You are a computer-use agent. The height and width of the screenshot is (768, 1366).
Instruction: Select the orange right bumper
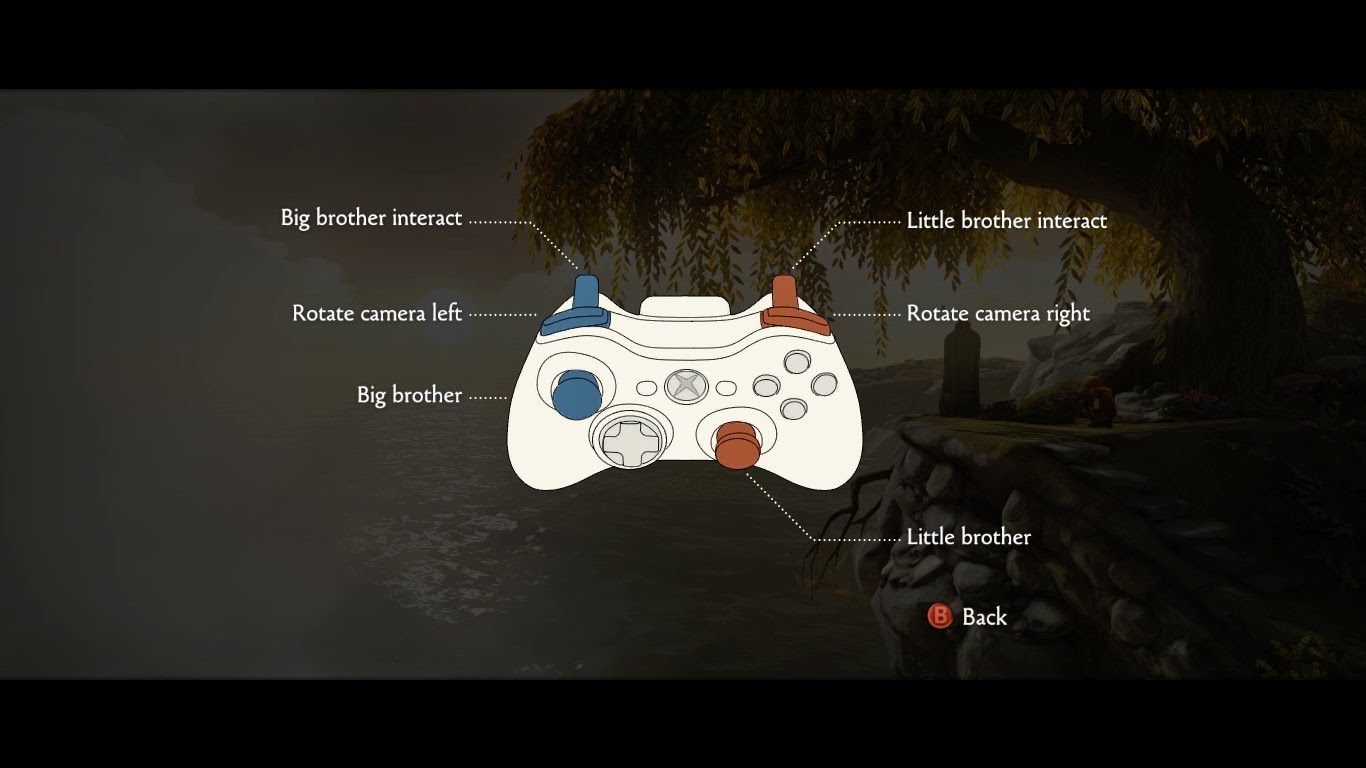tap(793, 321)
